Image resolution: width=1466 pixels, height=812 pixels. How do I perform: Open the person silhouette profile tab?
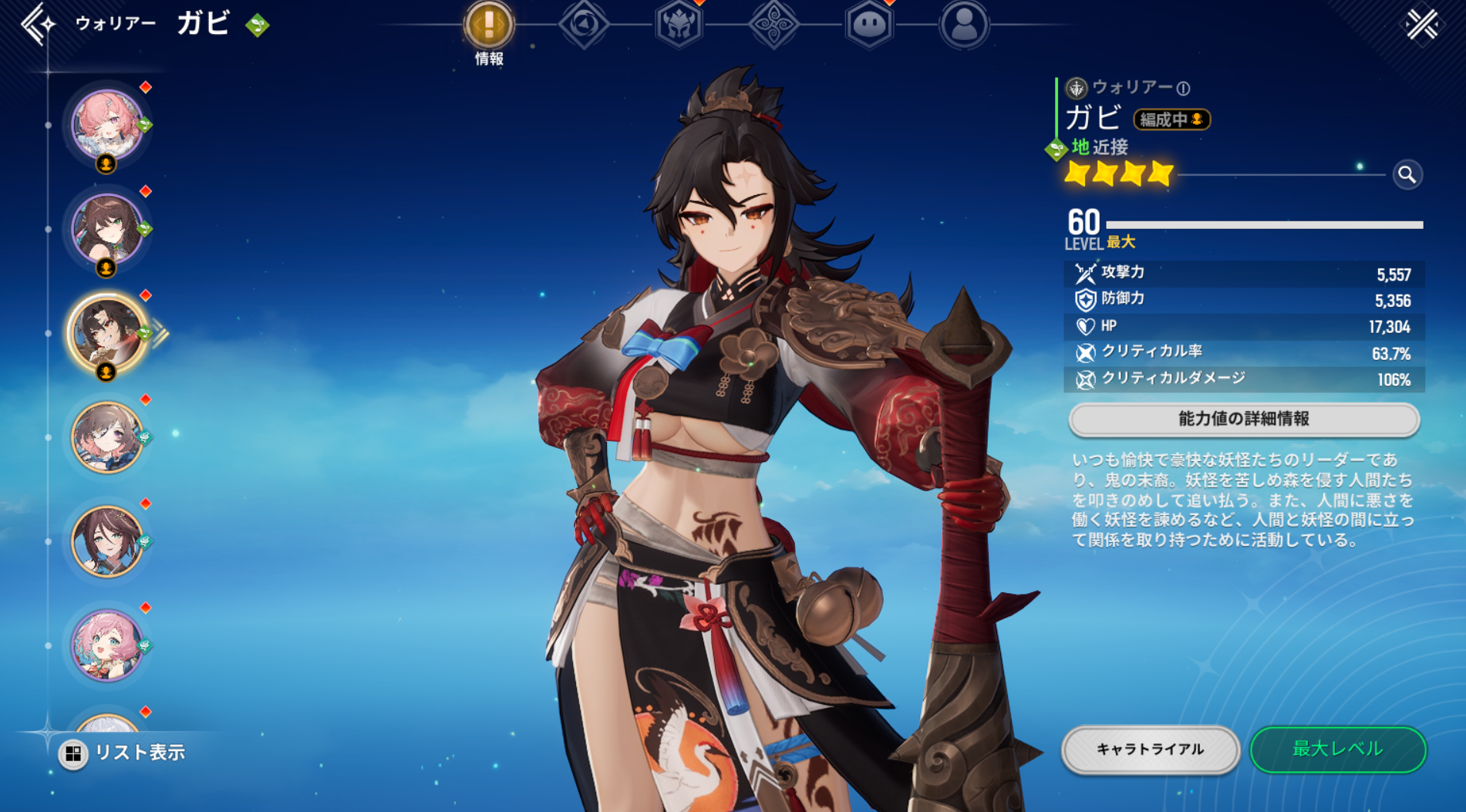964,25
